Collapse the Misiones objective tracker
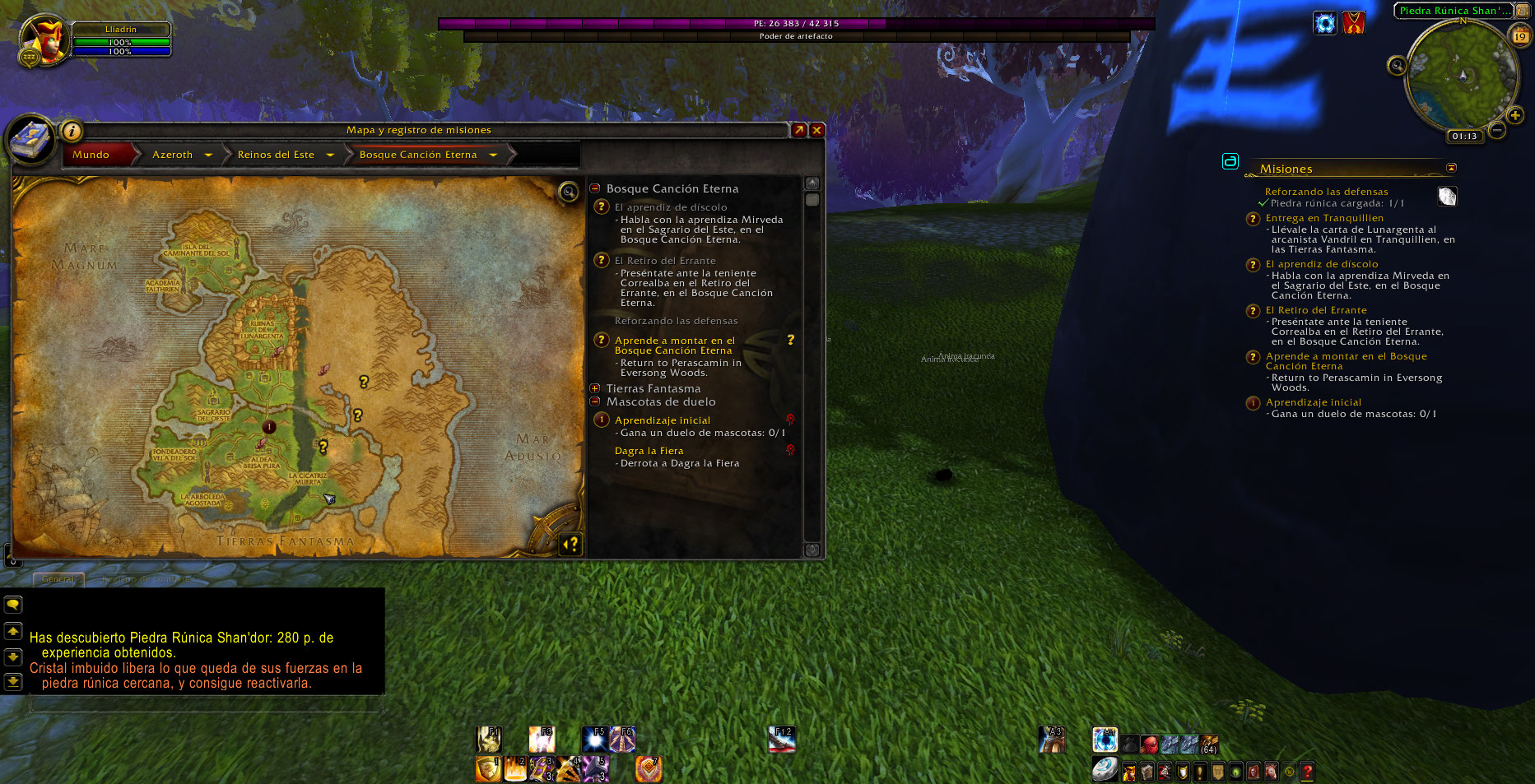This screenshot has height=784, width=1535. pyautogui.click(x=1451, y=168)
